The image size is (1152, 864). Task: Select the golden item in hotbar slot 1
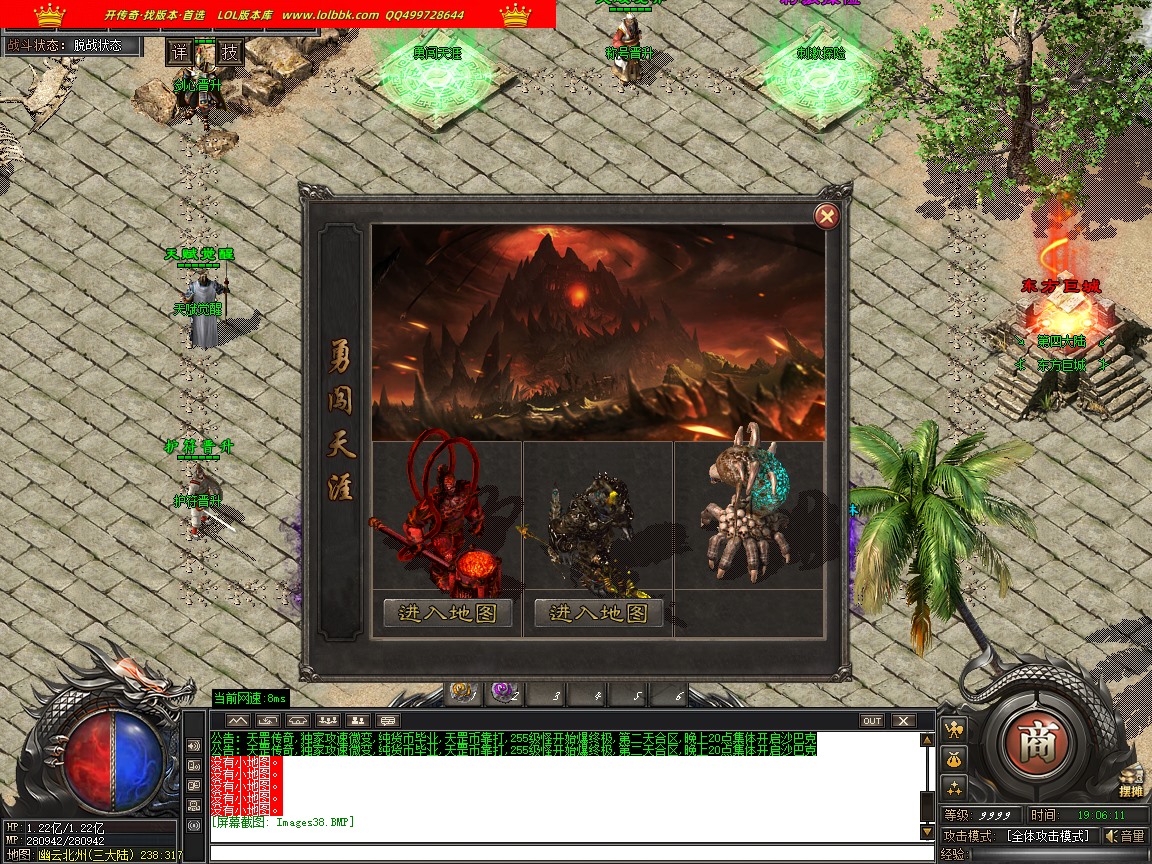click(x=462, y=692)
